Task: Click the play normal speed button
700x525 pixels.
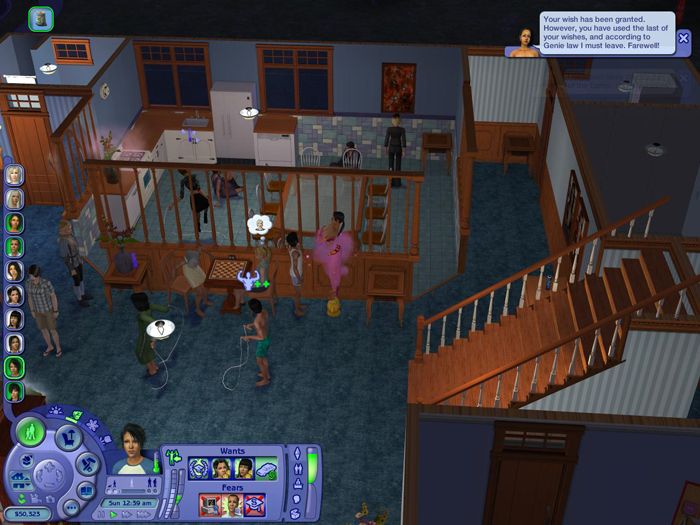Action: [113, 513]
